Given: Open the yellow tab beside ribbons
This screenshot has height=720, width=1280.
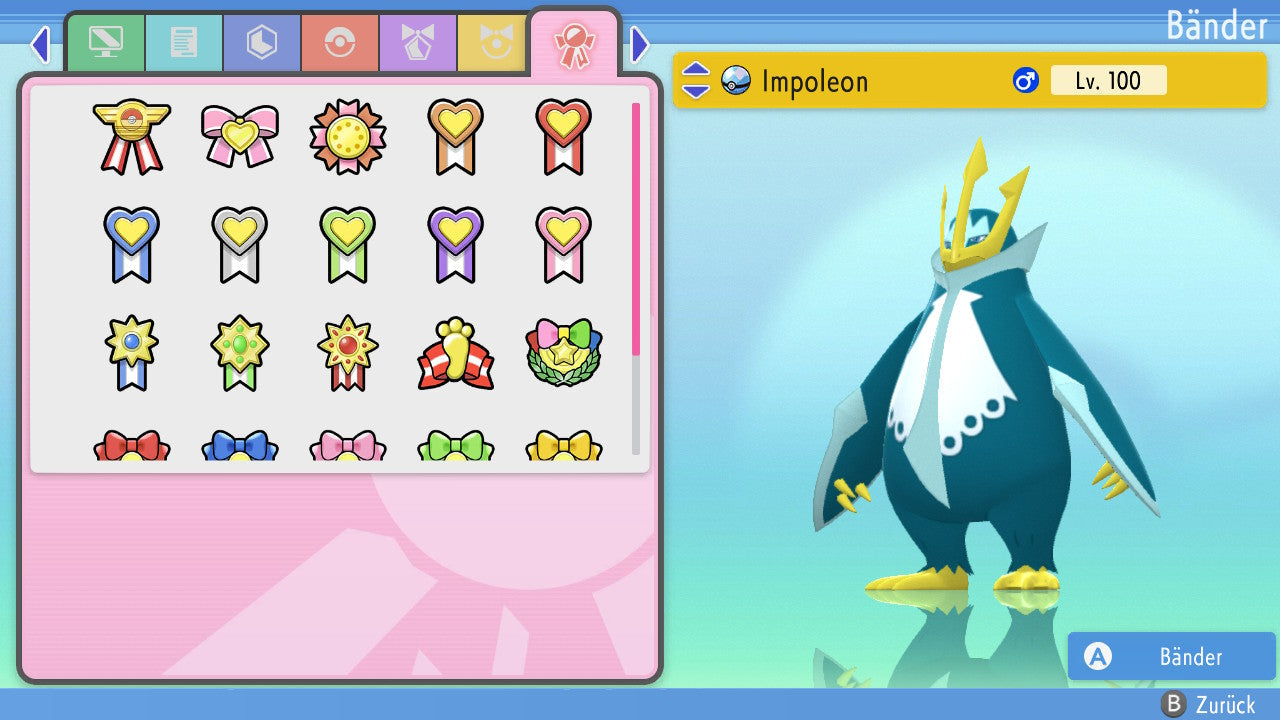Looking at the screenshot, I should 493,43.
